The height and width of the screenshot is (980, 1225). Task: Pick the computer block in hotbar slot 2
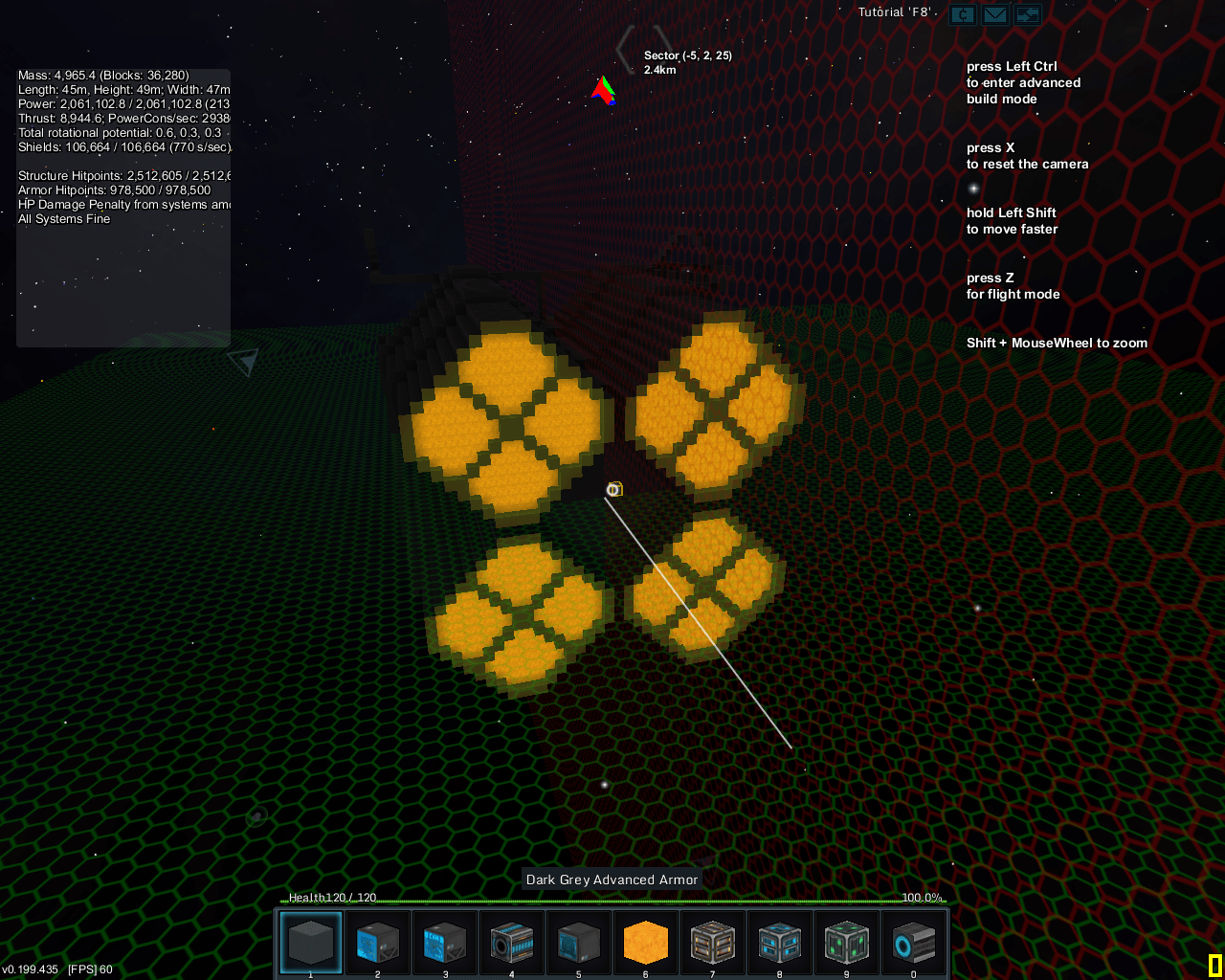pyautogui.click(x=378, y=943)
